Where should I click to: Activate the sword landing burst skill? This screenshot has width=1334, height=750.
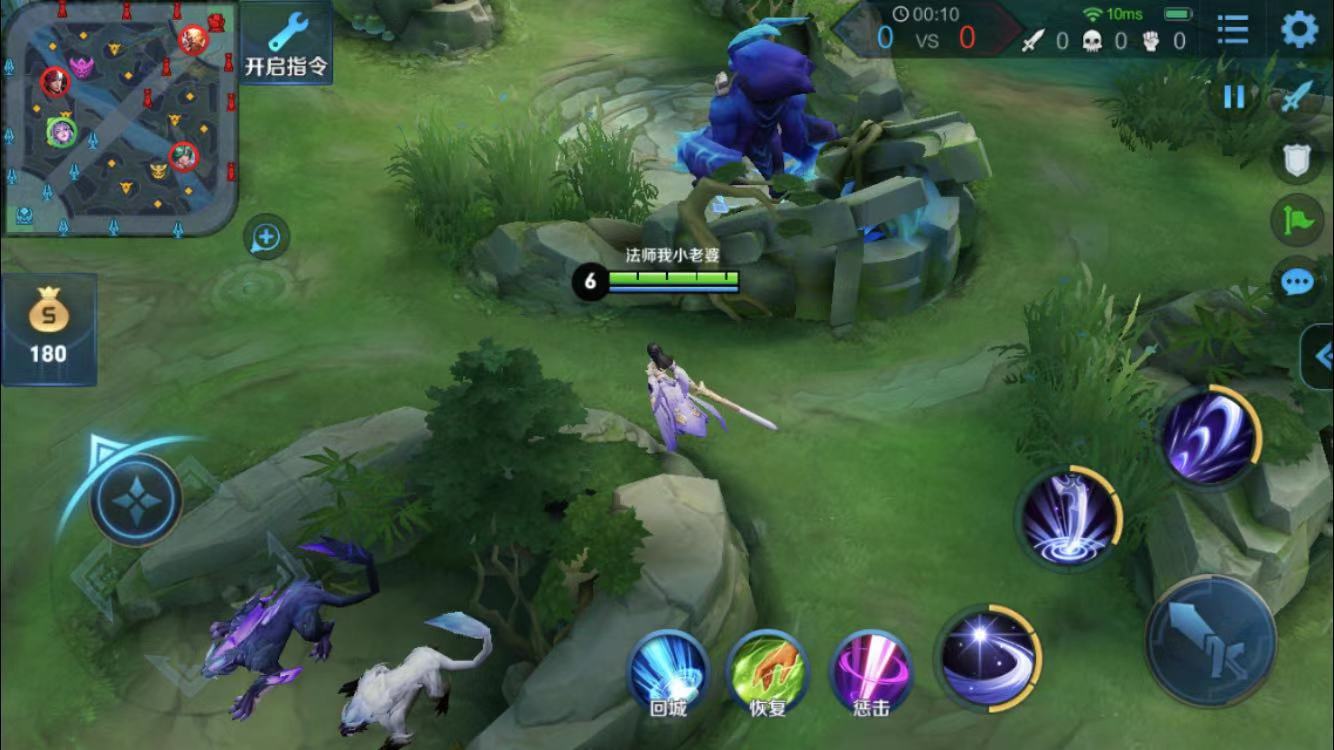click(1068, 519)
